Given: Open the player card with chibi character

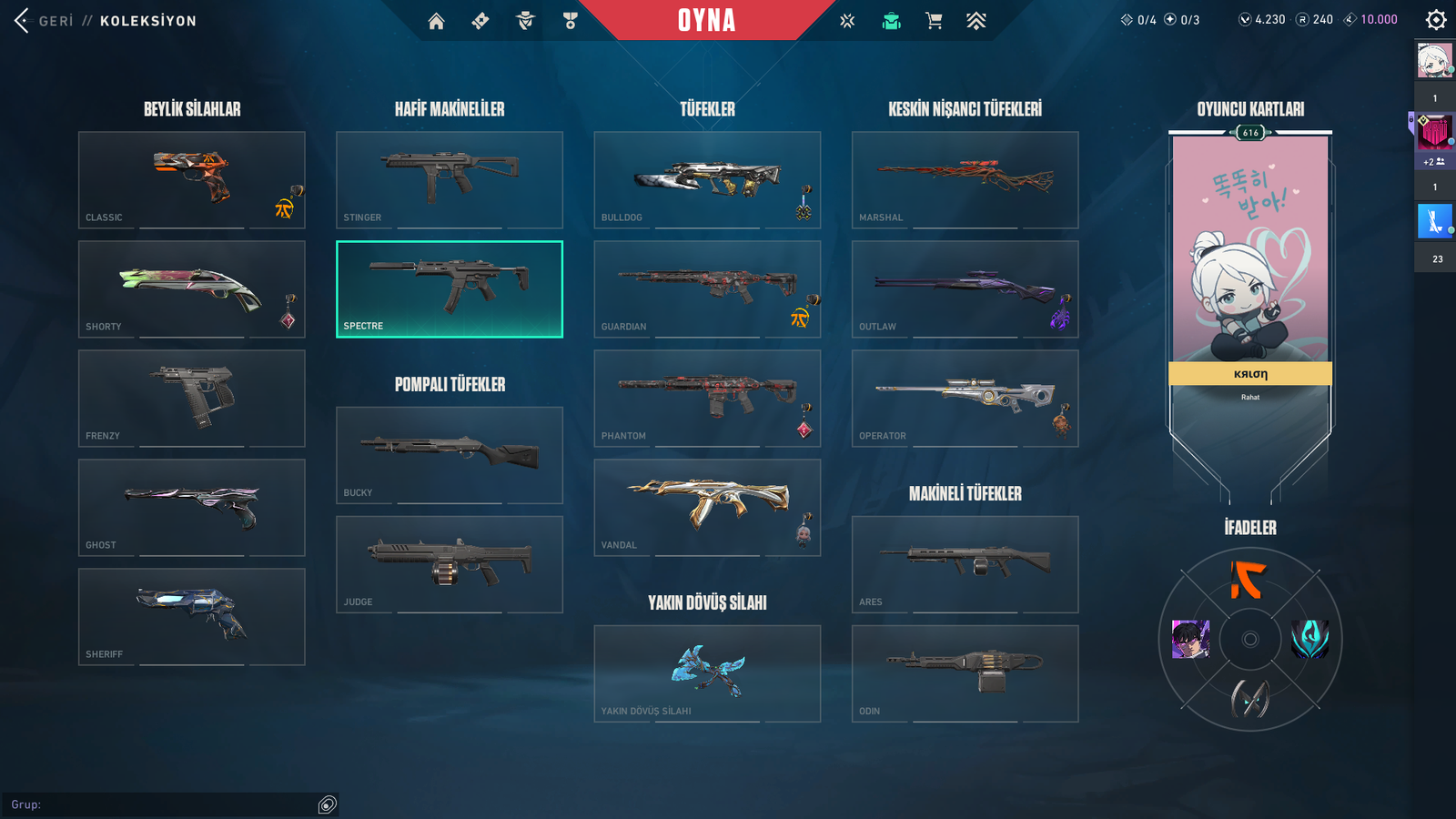Looking at the screenshot, I should point(1250,264).
